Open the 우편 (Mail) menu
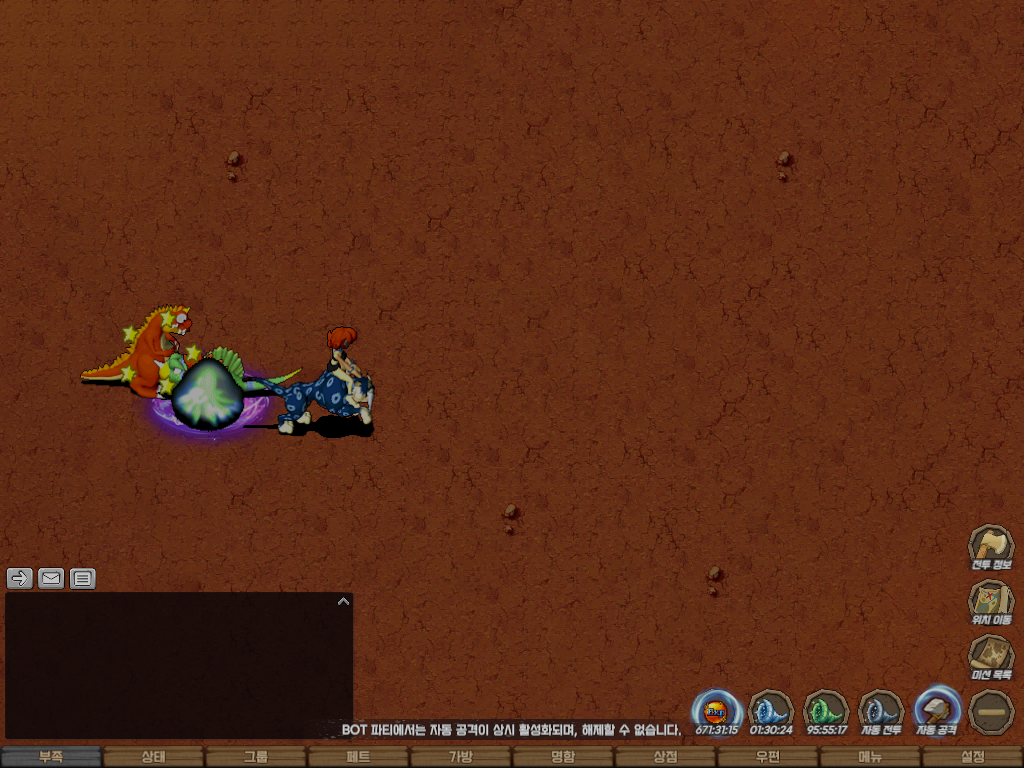 pos(767,757)
